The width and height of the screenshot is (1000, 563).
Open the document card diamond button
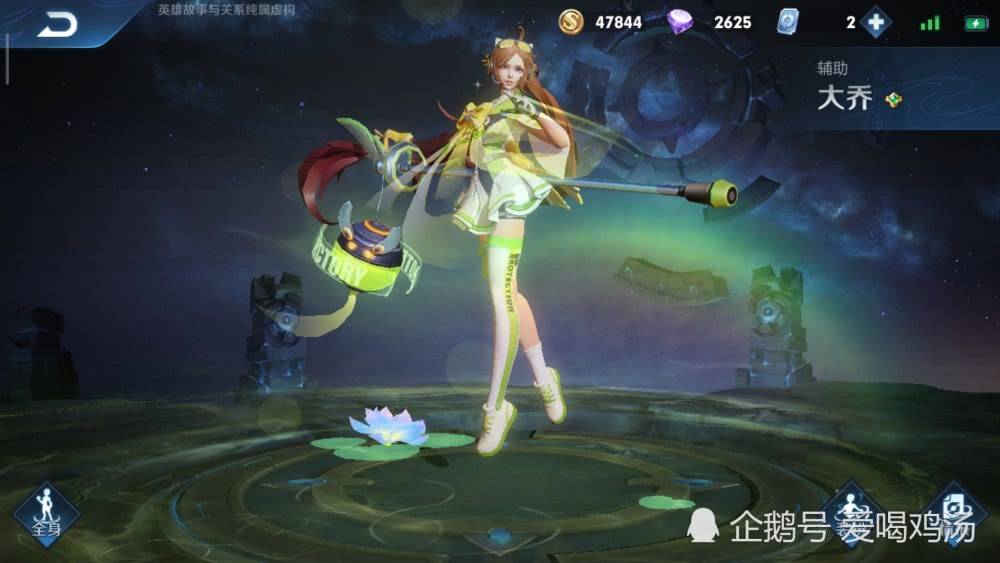pos(954,511)
